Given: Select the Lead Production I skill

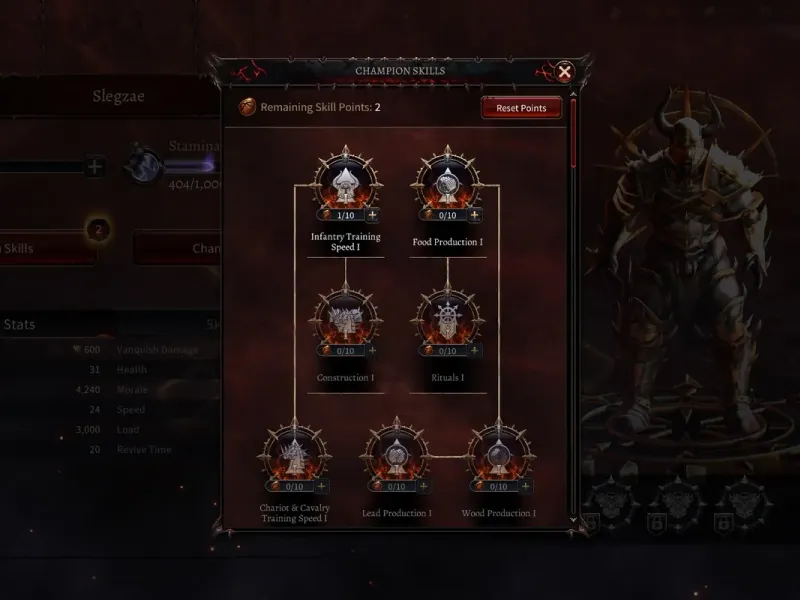Looking at the screenshot, I should pos(396,454).
